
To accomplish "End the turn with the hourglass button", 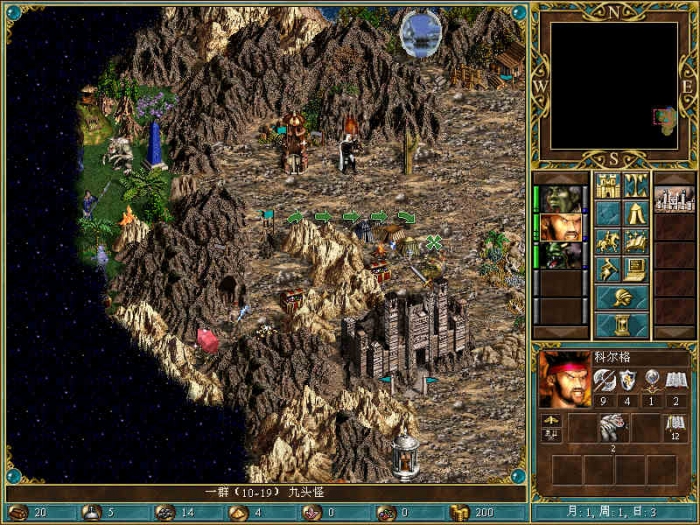I will click(621, 326).
